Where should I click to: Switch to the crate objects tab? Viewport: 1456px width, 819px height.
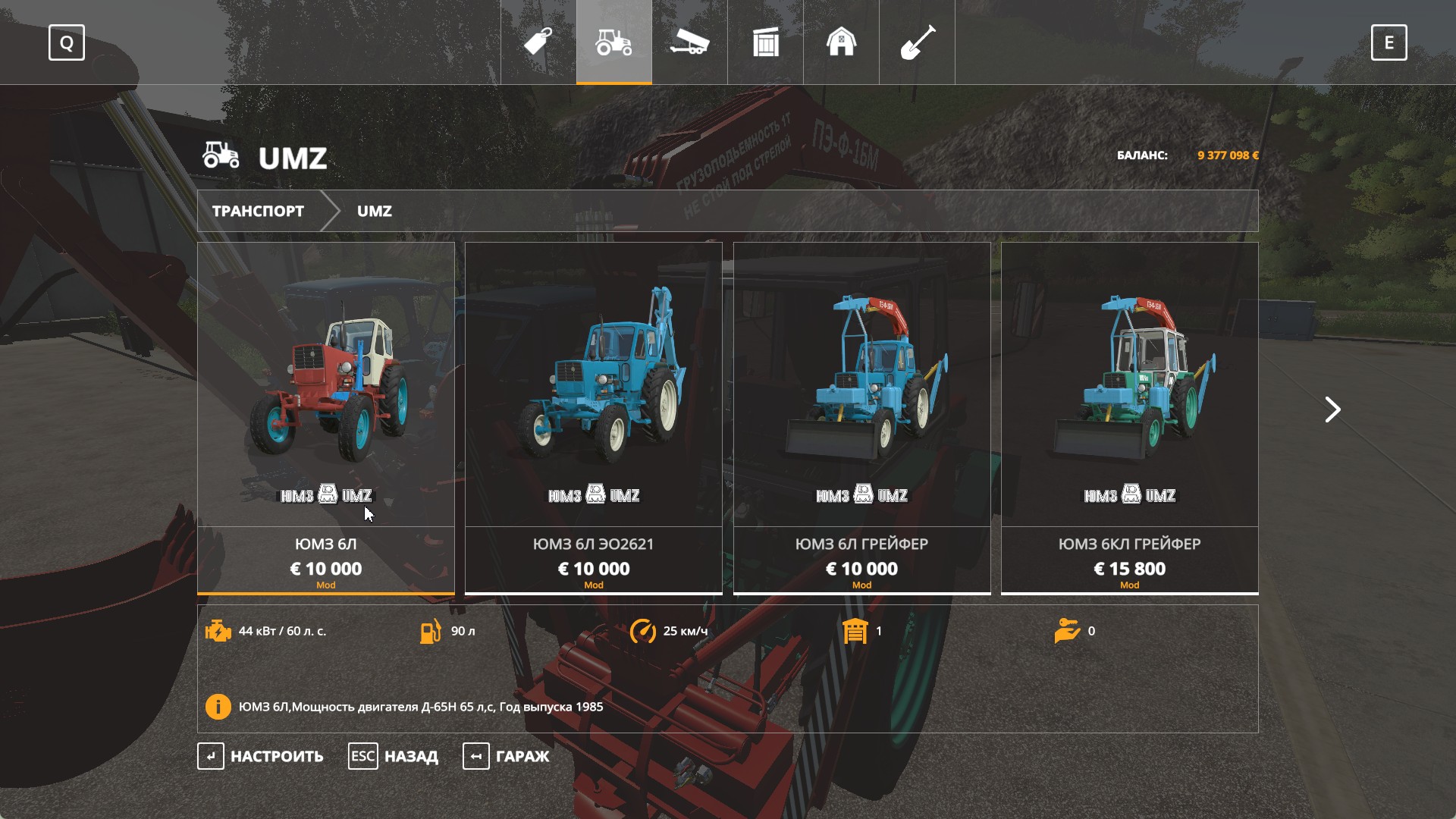tap(766, 42)
